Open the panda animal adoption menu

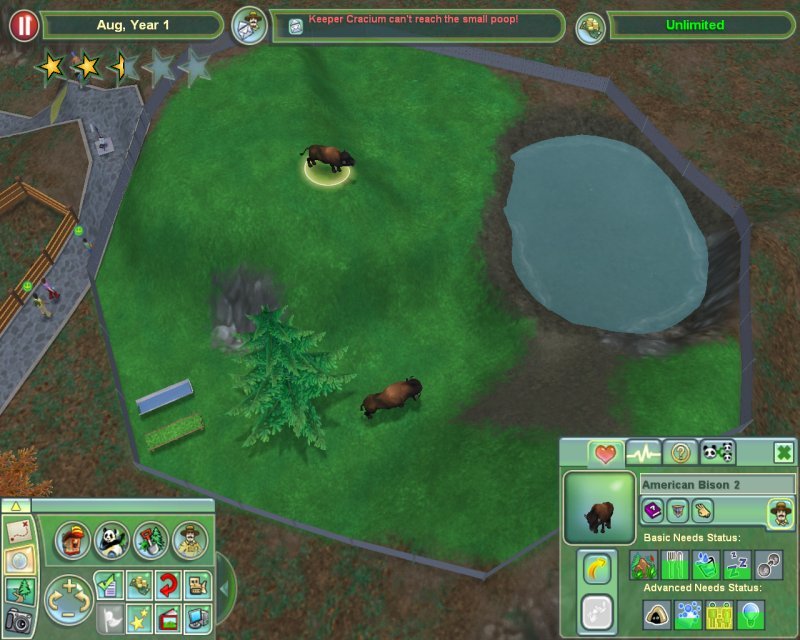[x=110, y=540]
